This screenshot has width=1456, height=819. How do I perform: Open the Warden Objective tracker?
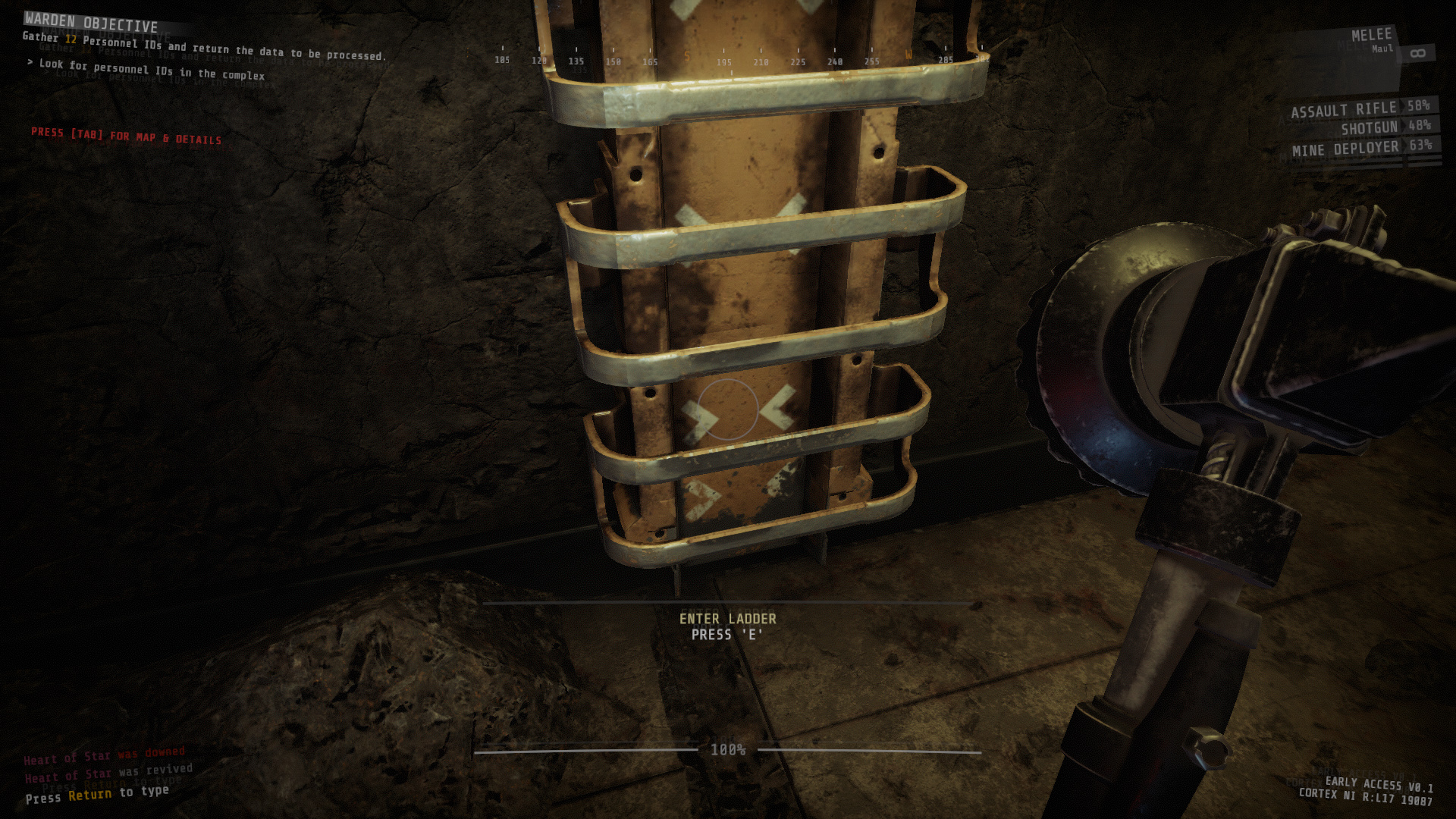coord(91,23)
